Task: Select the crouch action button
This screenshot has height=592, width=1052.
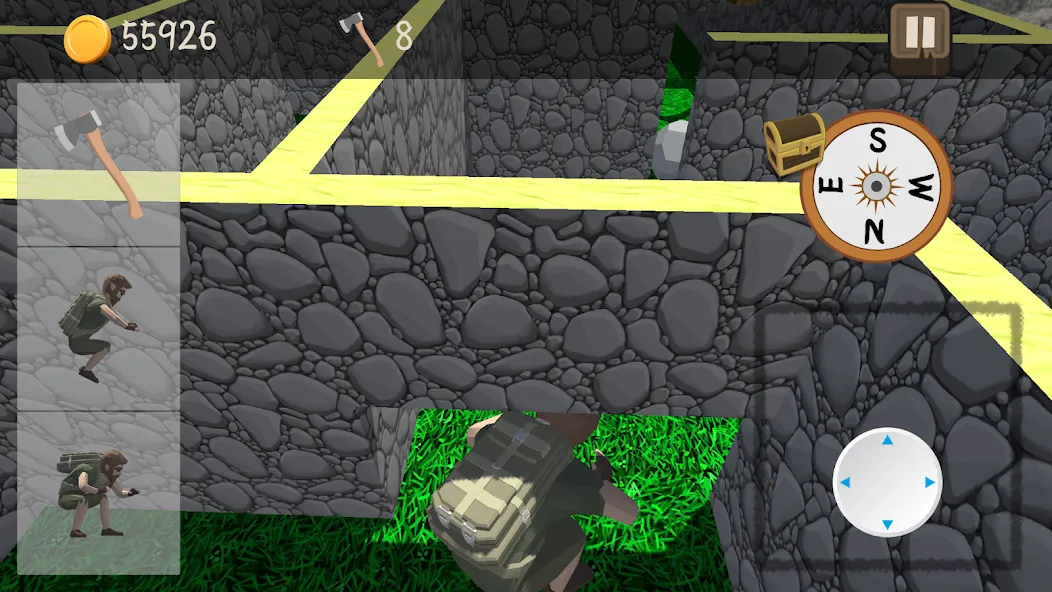Action: [98, 493]
